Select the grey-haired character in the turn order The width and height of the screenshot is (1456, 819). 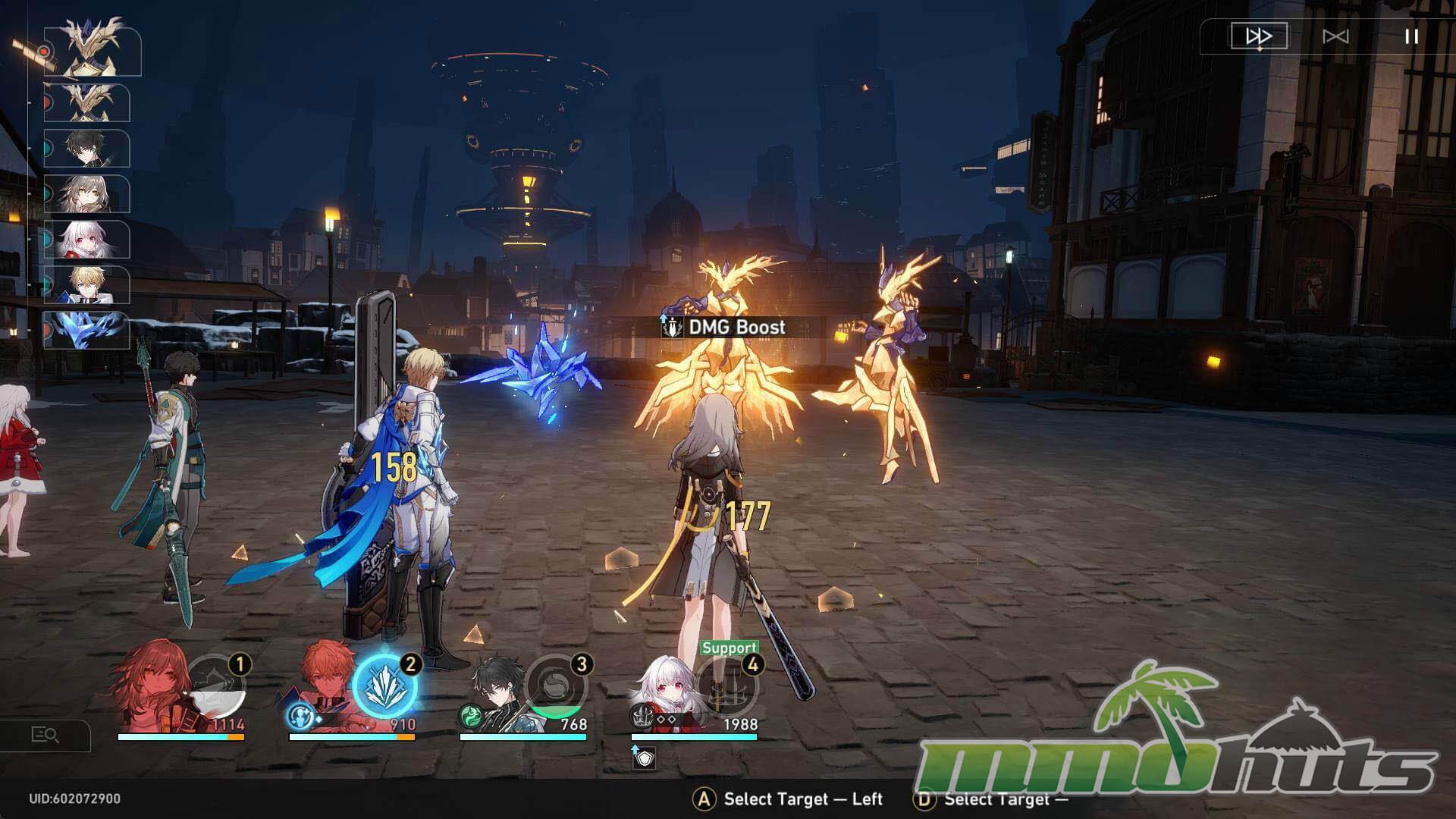coord(87,194)
